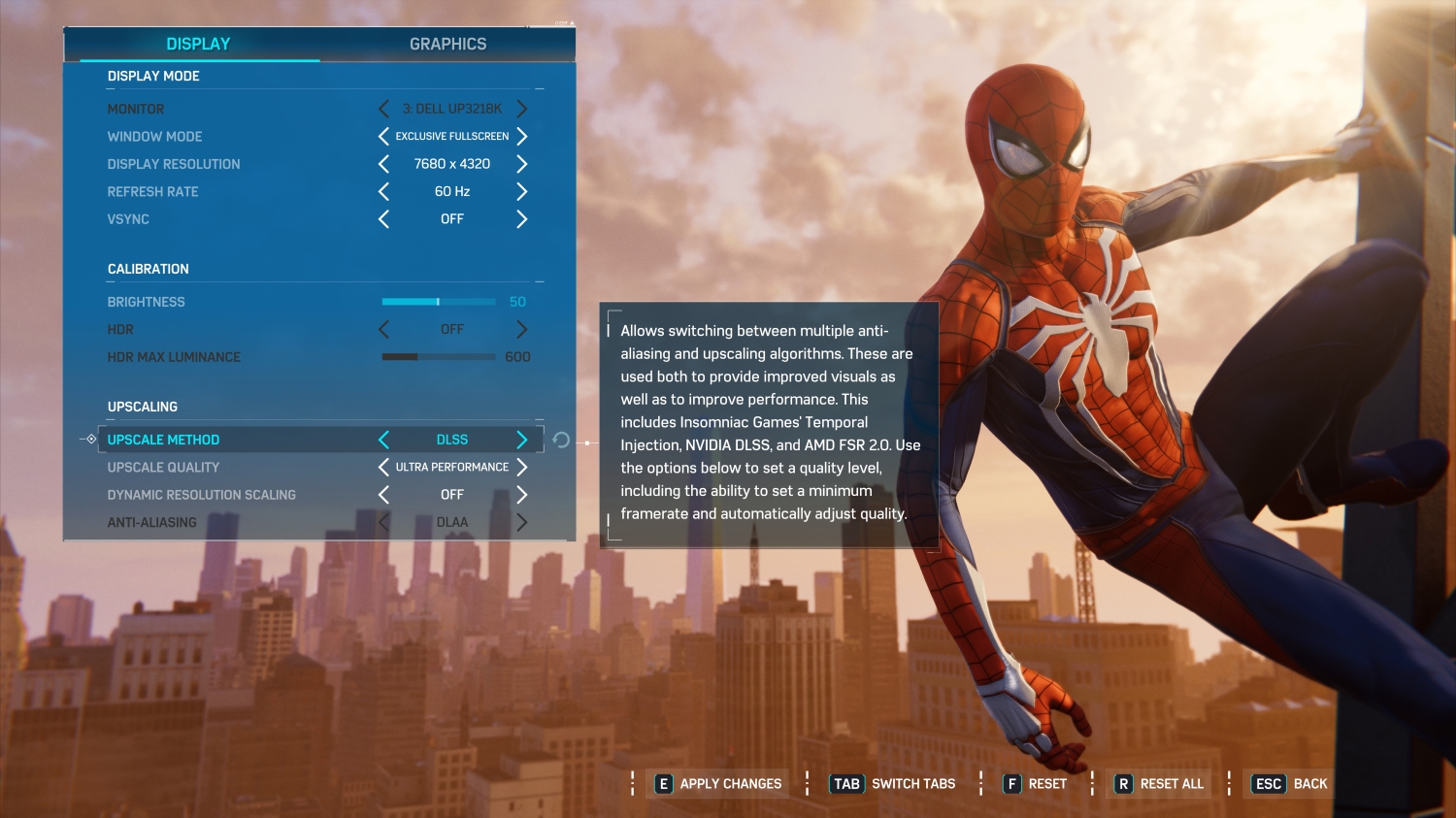Expand Window Mode options with right chevron
Screen dimensions: 1456x818
522,137
